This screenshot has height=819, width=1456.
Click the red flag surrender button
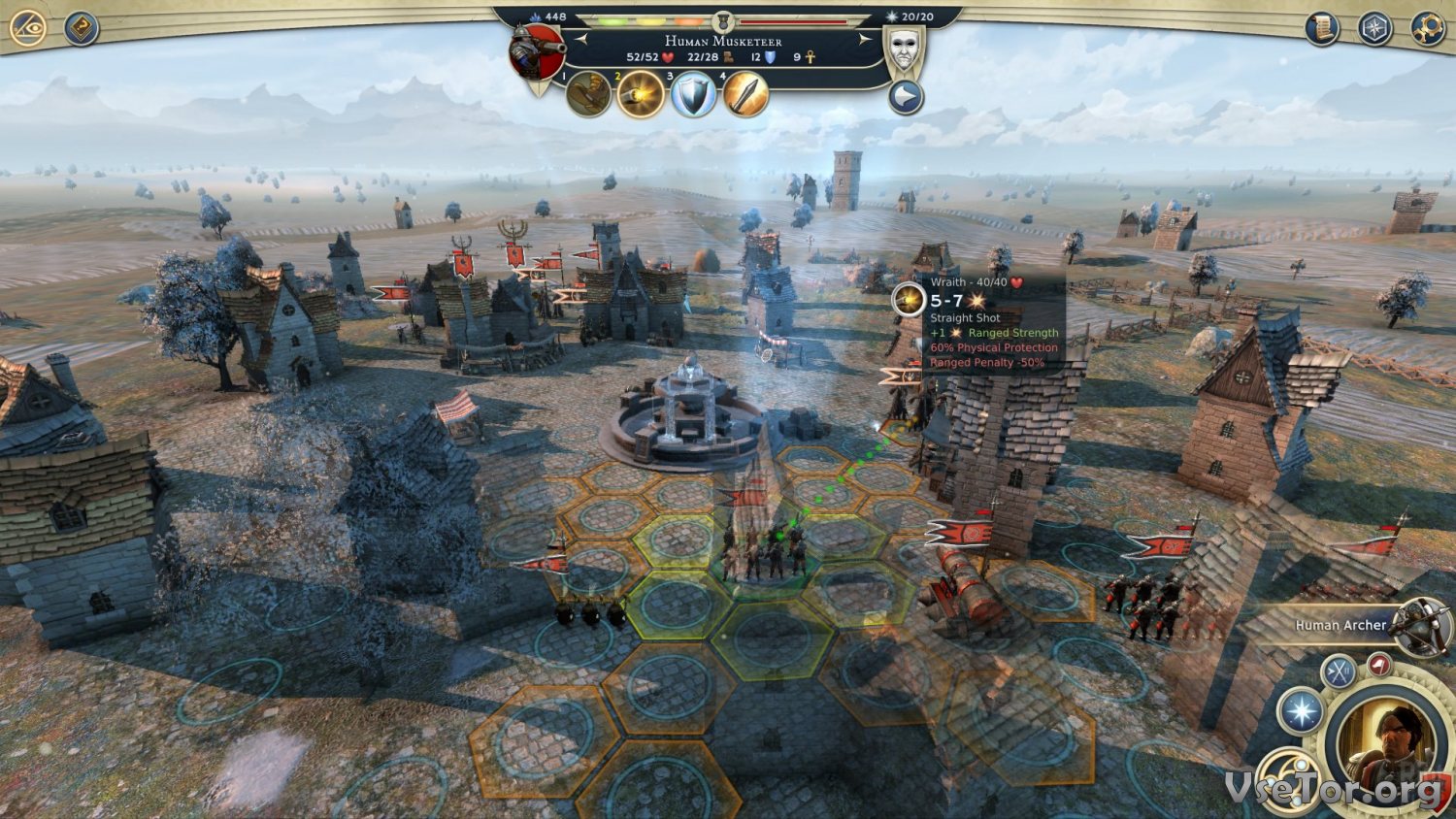[1379, 666]
